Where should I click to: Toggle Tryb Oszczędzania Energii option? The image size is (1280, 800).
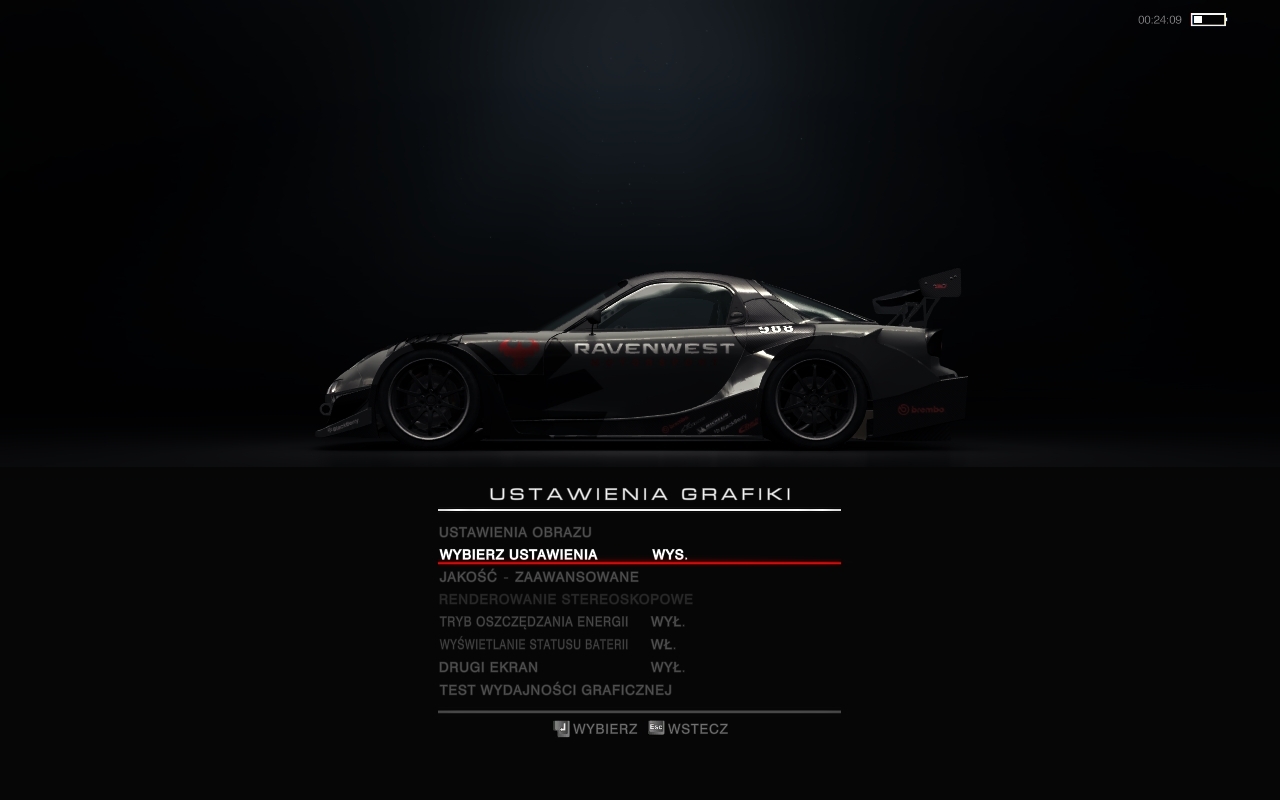533,622
